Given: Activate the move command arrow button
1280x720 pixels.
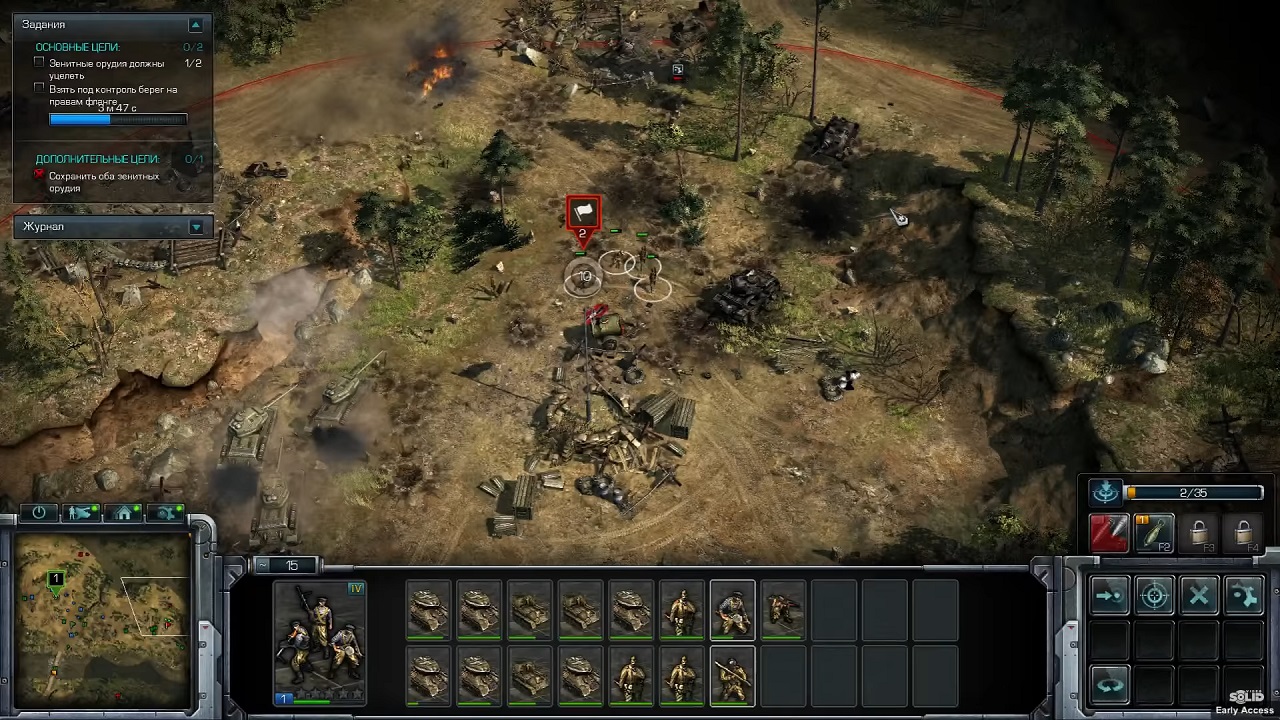Looking at the screenshot, I should click(1109, 596).
